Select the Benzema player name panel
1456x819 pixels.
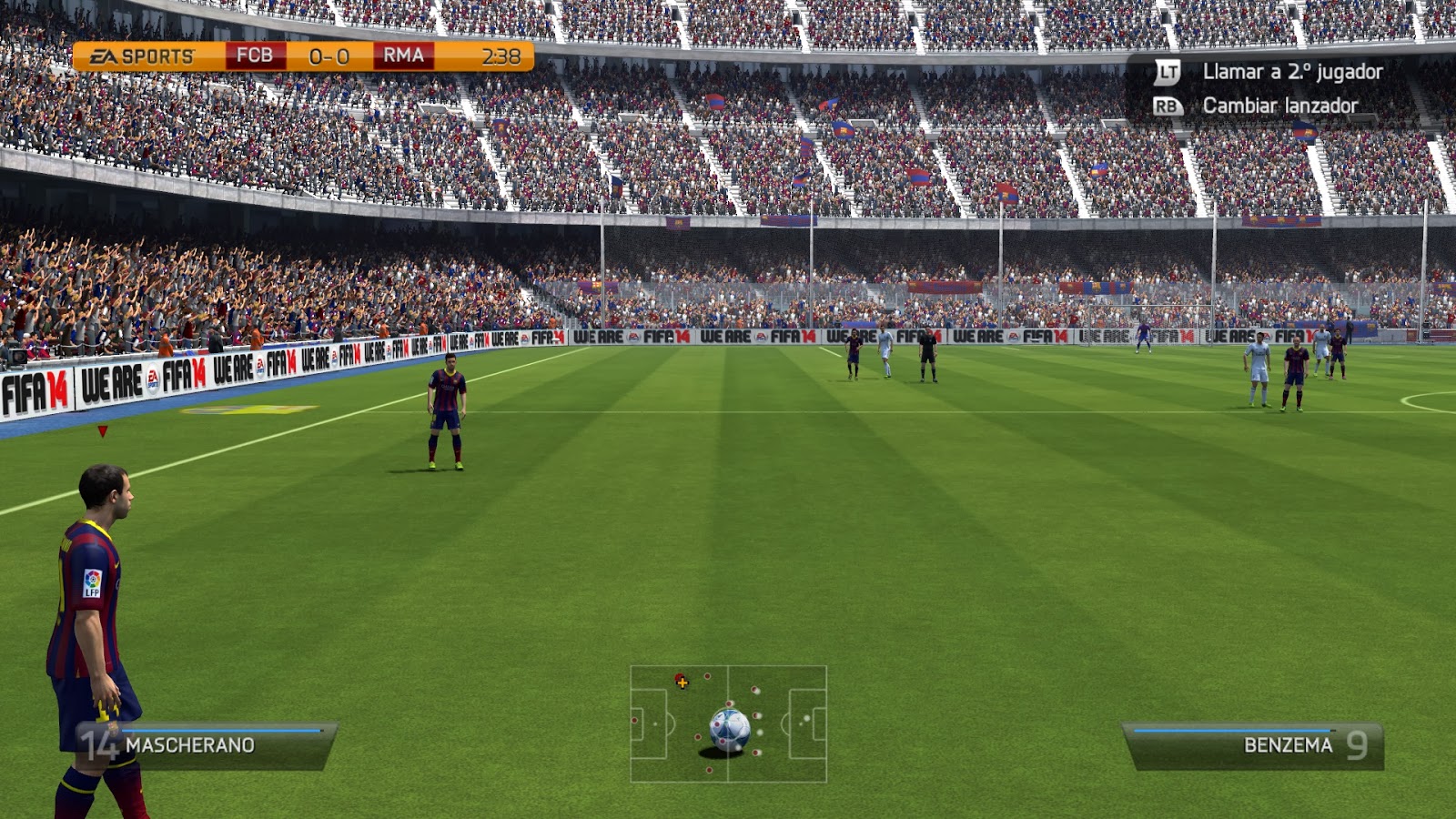tap(1254, 745)
